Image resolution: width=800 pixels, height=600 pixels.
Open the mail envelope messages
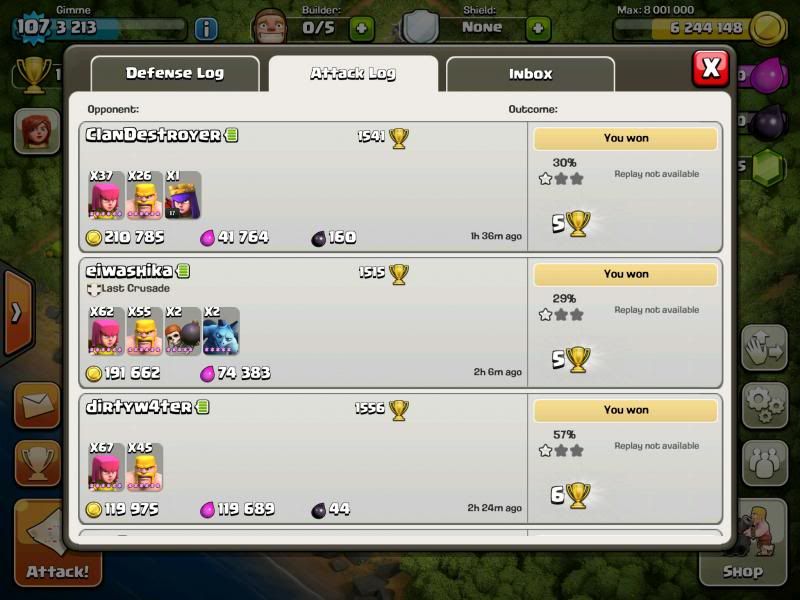(x=37, y=404)
